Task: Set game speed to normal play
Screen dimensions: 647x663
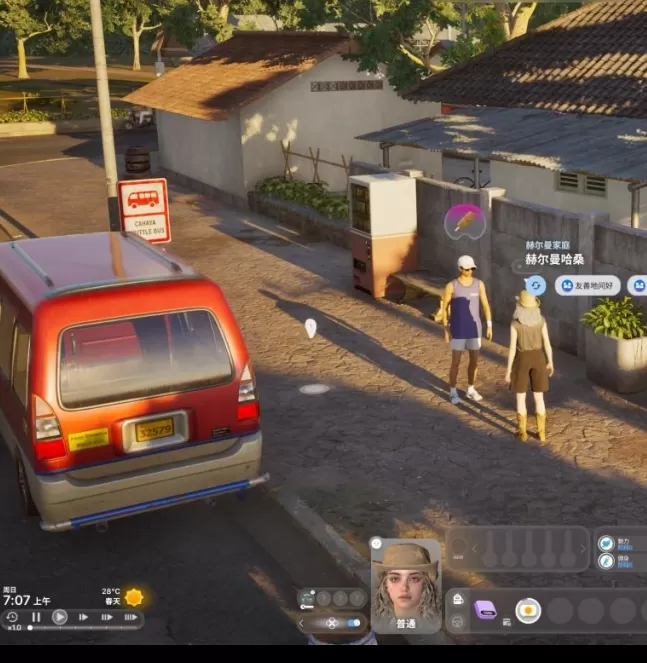Action: coord(60,617)
